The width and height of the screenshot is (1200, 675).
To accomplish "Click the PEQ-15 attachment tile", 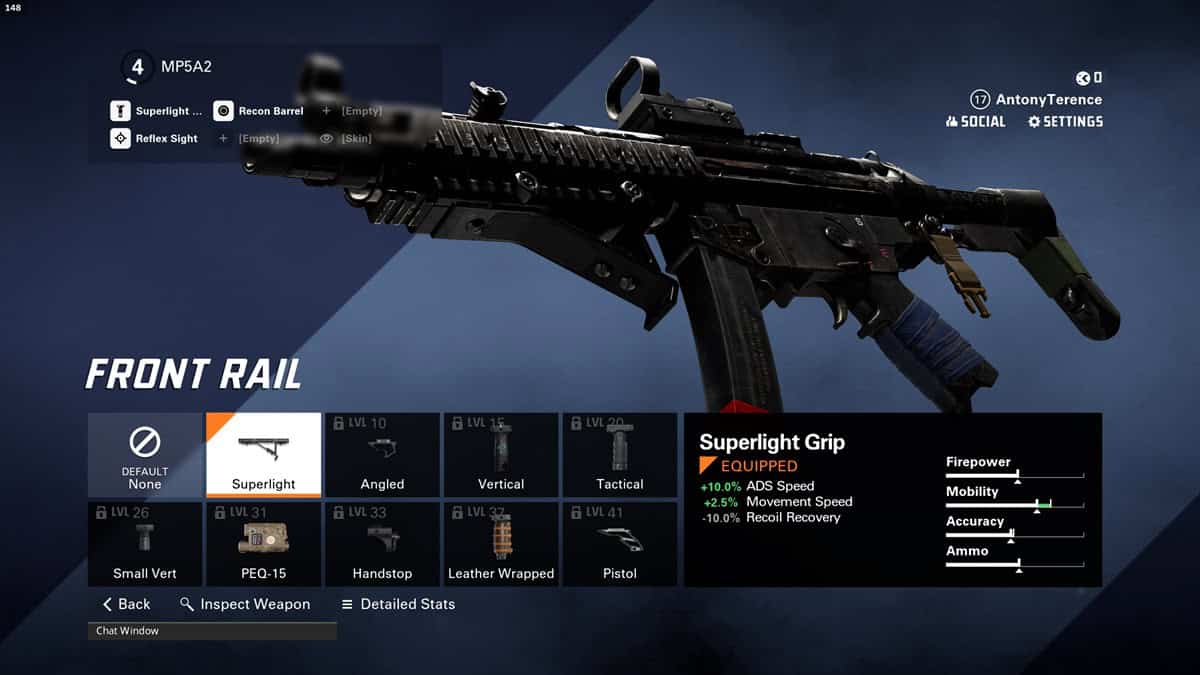I will pos(263,544).
